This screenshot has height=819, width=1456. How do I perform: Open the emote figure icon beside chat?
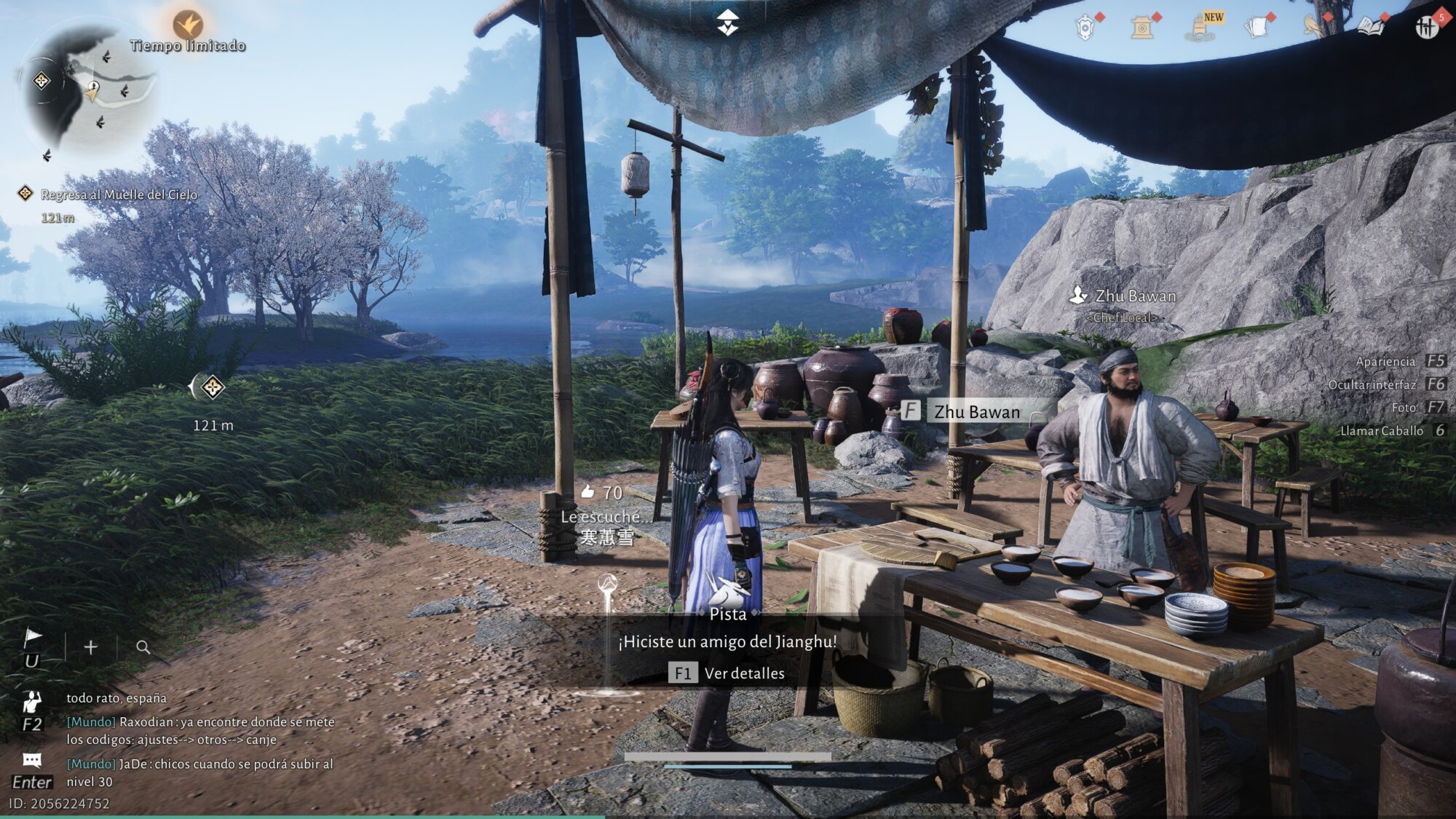tap(32, 702)
